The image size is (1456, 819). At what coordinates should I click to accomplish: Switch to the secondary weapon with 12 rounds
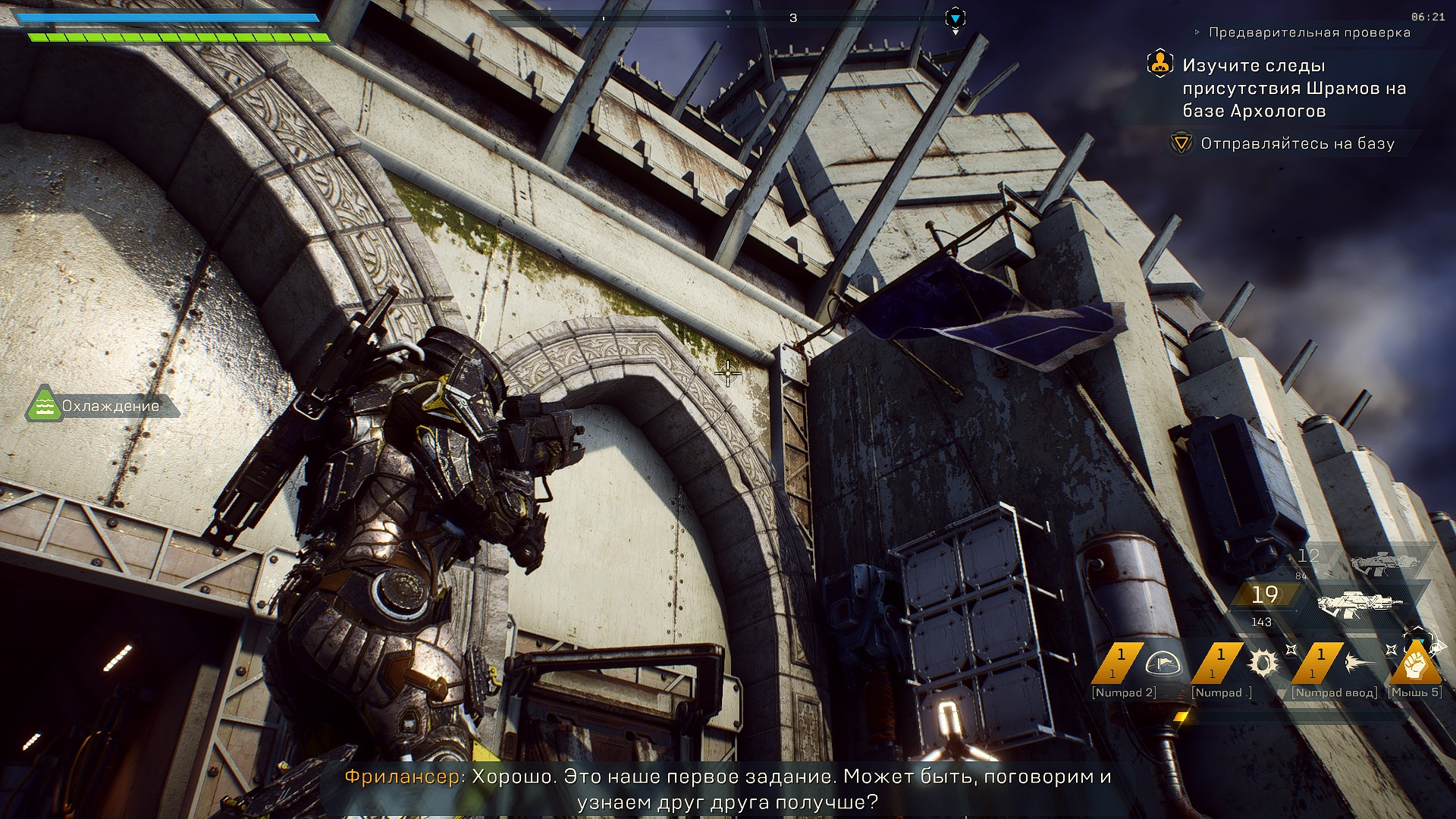tap(1384, 562)
